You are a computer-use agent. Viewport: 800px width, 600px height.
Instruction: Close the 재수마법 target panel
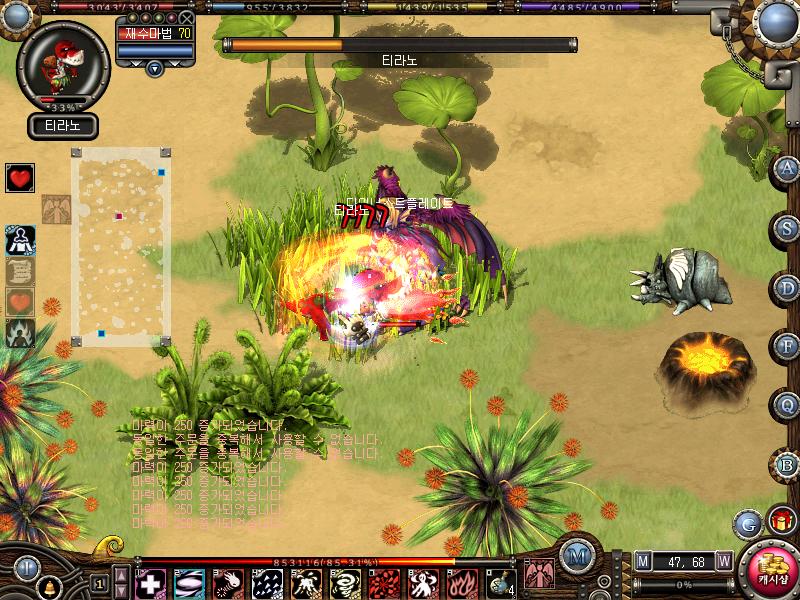(x=186, y=18)
